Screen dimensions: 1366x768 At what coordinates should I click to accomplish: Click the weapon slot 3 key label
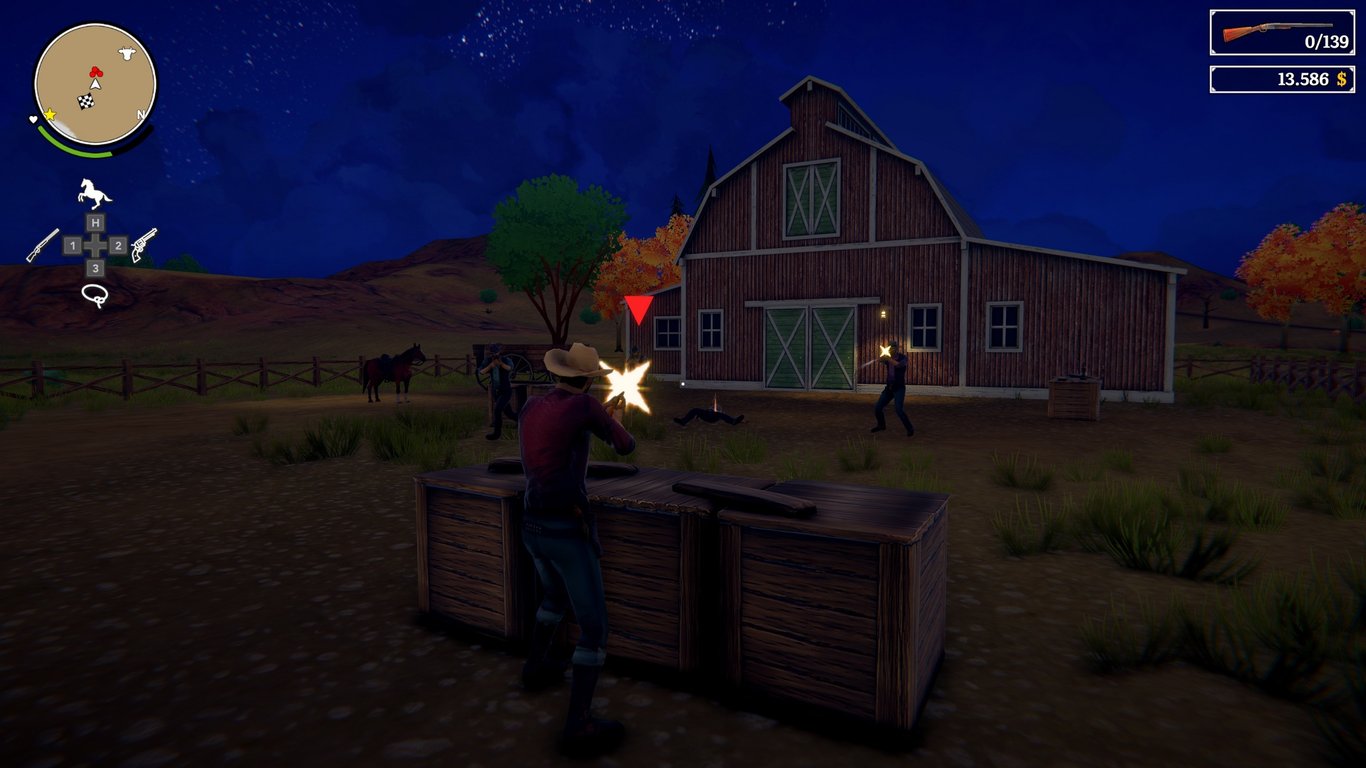click(94, 269)
